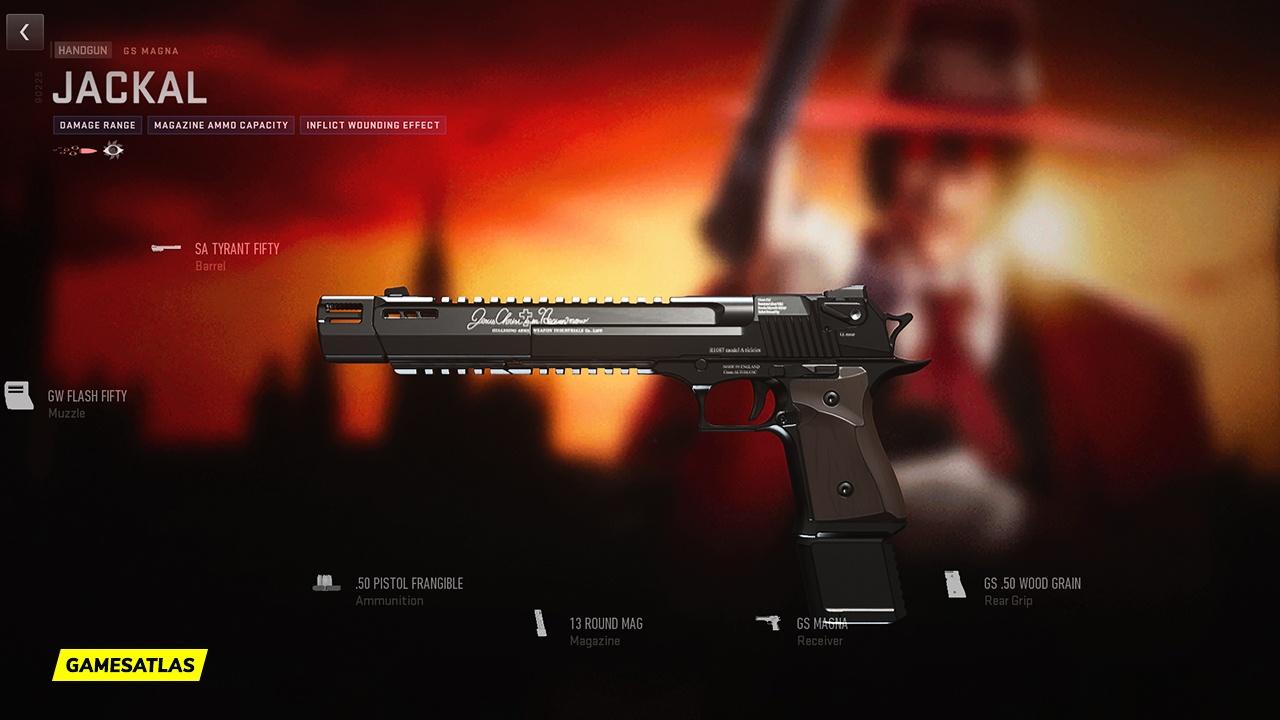Click the GW Flash Fifty muzzle icon
The image size is (1280, 720).
(x=17, y=393)
